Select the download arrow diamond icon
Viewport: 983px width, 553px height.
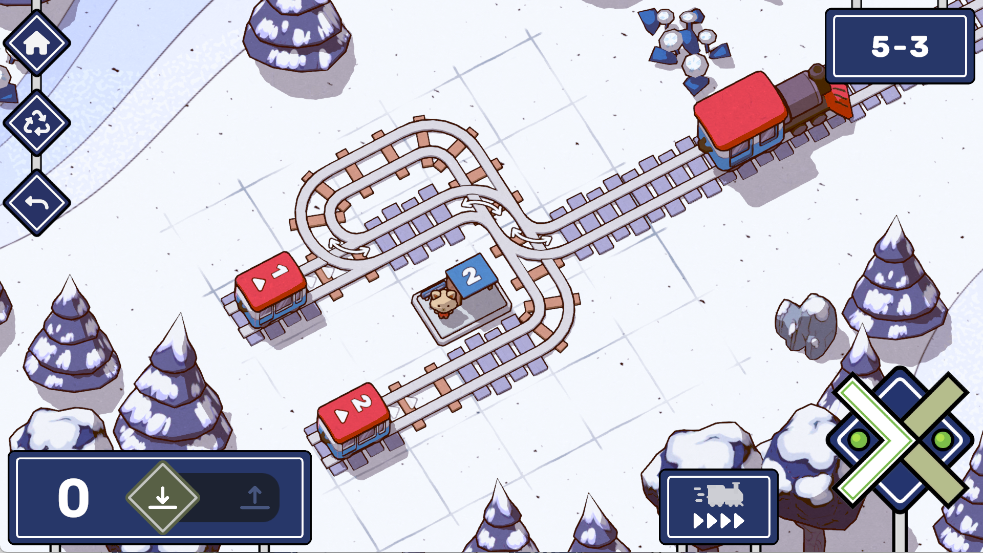(163, 497)
